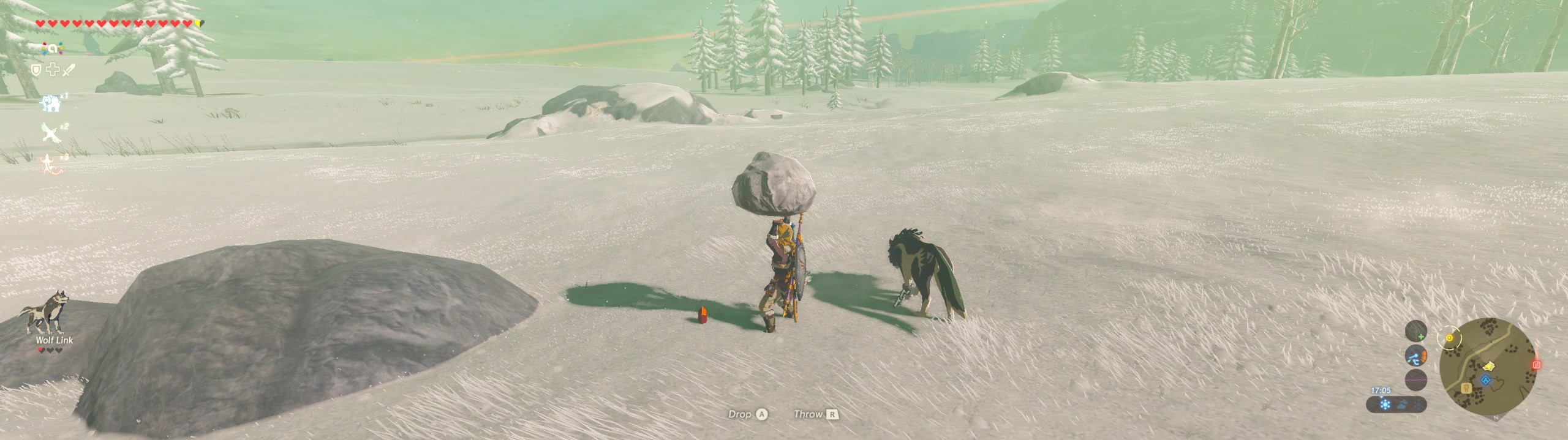The image size is (1568, 440).
Task: Activate the Revali's Gale bird ability
Action: 50,132
